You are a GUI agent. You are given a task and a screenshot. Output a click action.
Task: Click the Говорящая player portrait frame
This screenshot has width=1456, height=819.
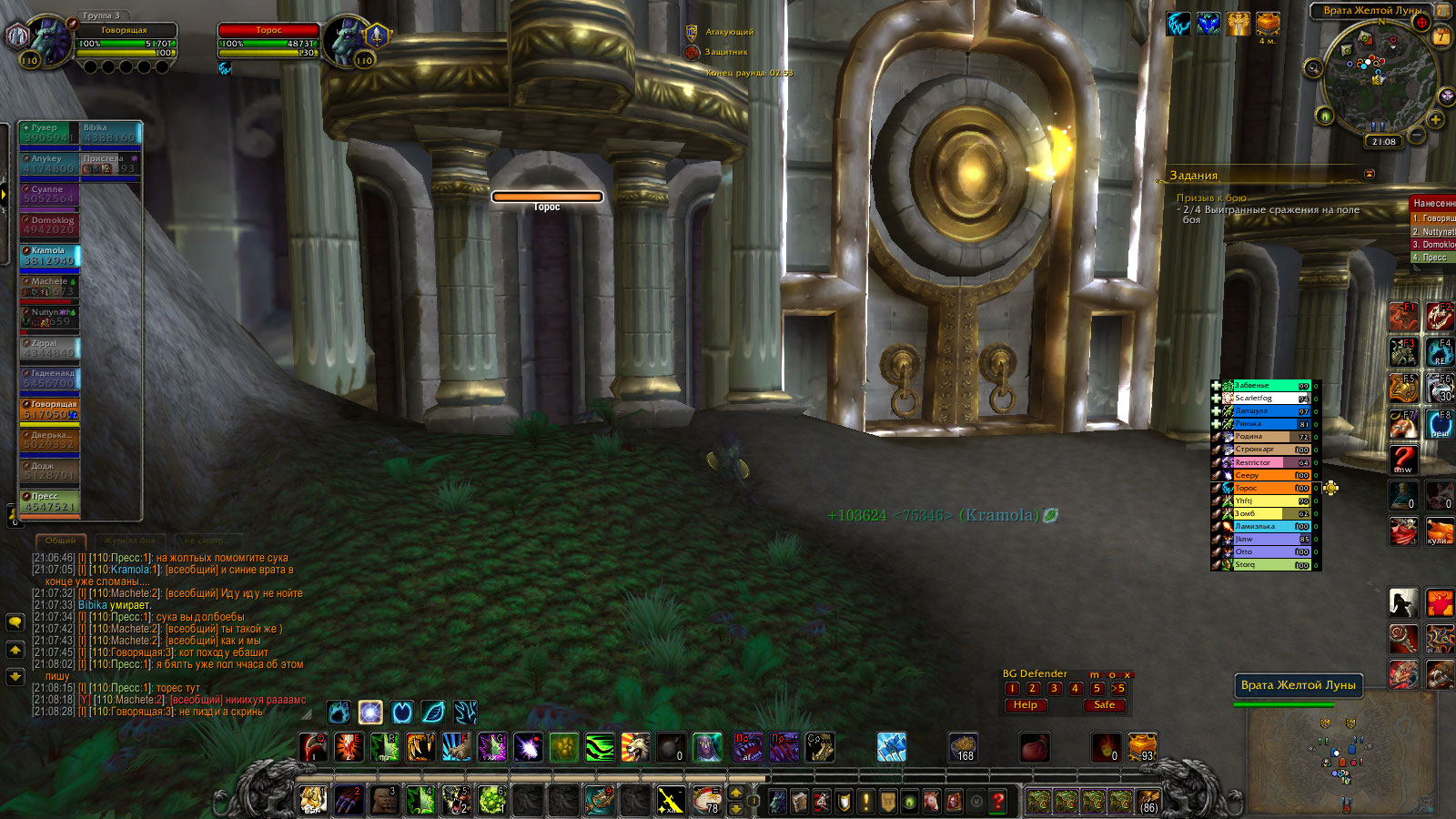pos(51,42)
